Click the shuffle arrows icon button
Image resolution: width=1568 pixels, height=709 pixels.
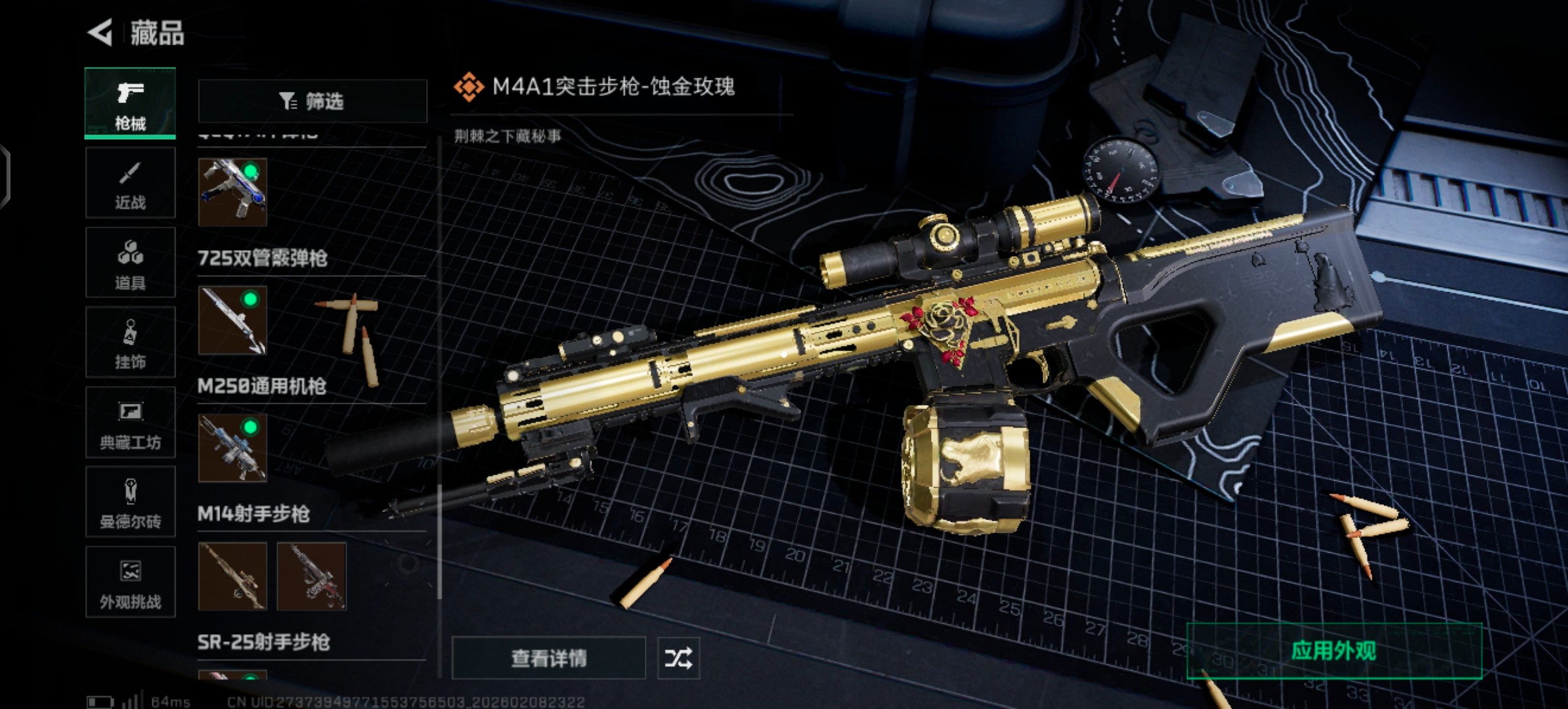coord(678,658)
